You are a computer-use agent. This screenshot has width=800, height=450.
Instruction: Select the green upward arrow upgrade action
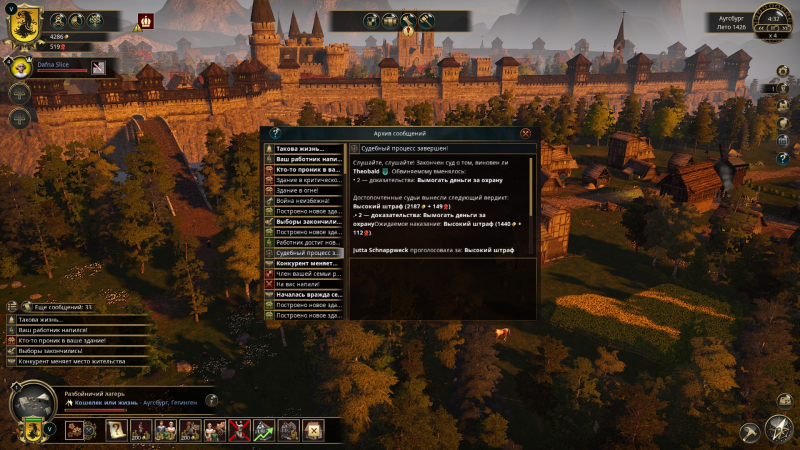tap(264, 430)
